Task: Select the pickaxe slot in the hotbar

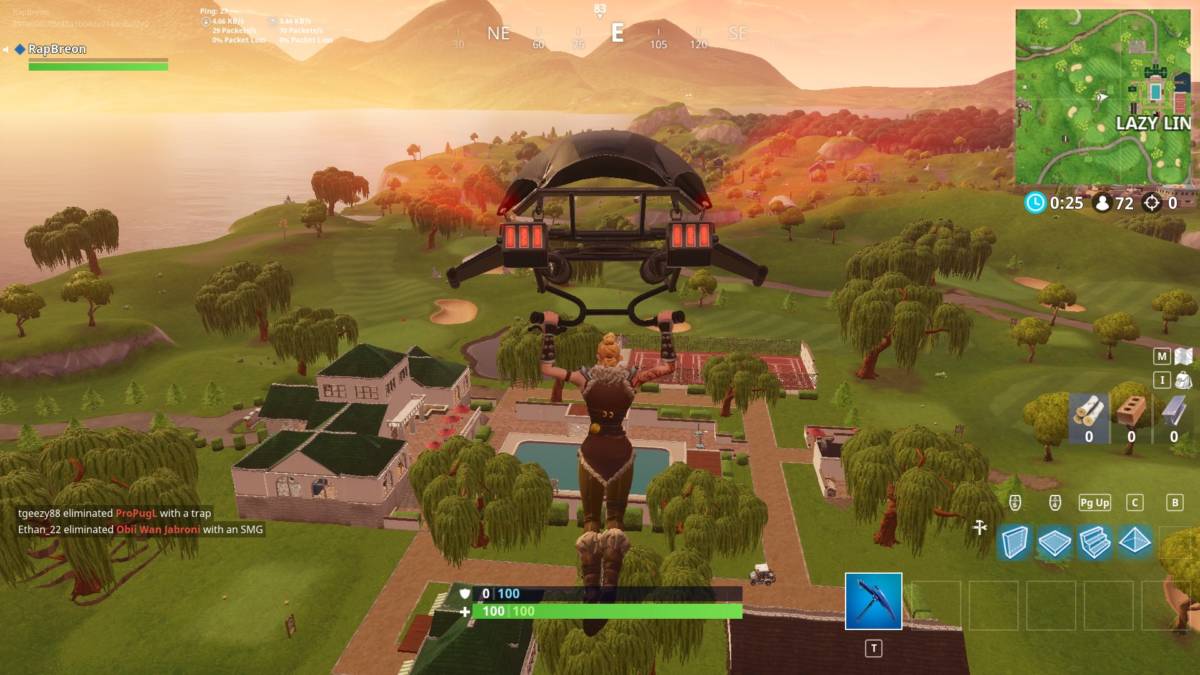Action: click(873, 601)
